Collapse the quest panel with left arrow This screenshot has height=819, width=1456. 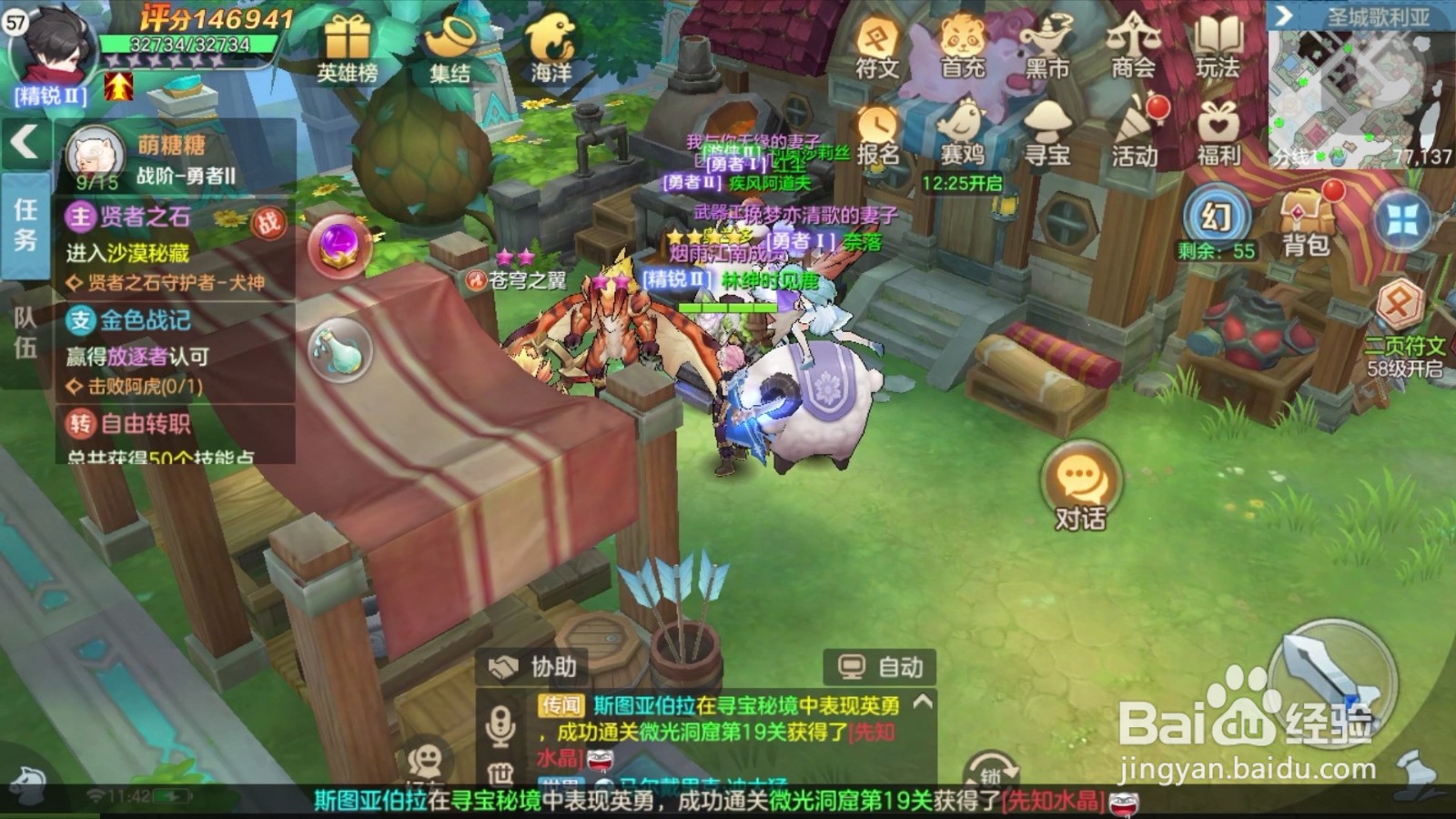point(23,141)
